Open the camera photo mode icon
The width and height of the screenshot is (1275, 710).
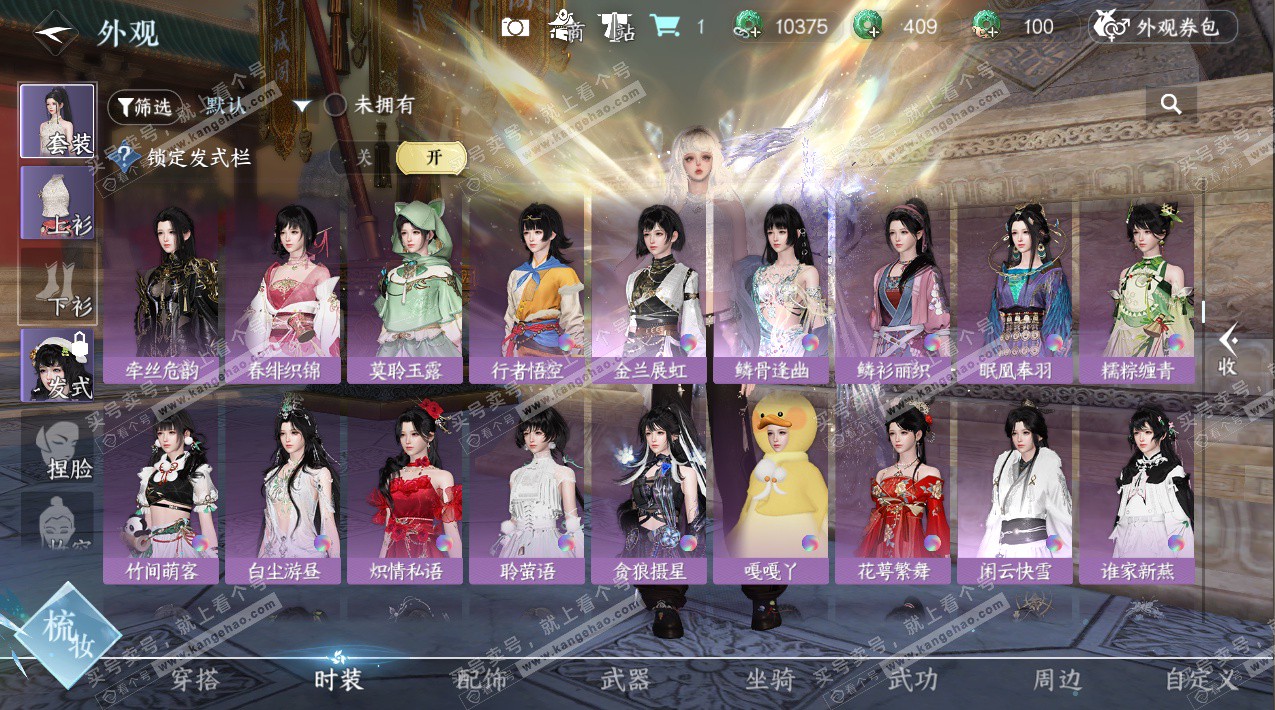pos(515,27)
